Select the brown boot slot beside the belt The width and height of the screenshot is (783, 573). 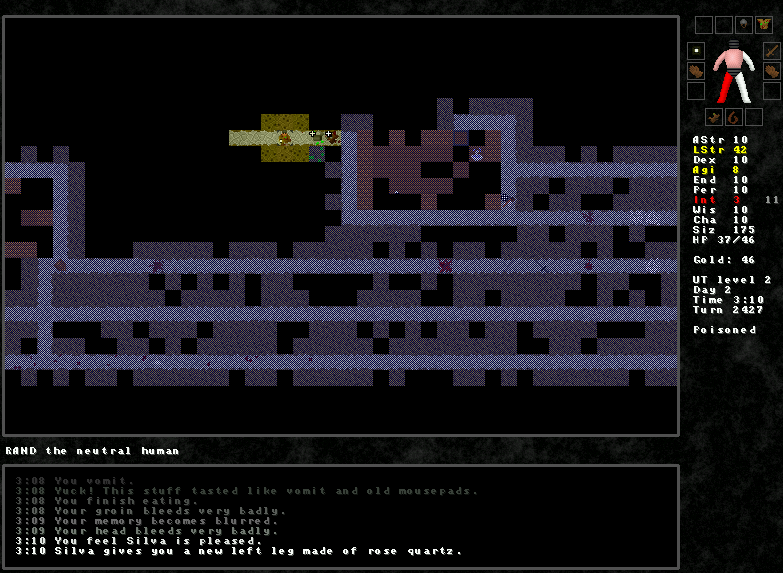pyautogui.click(x=714, y=116)
